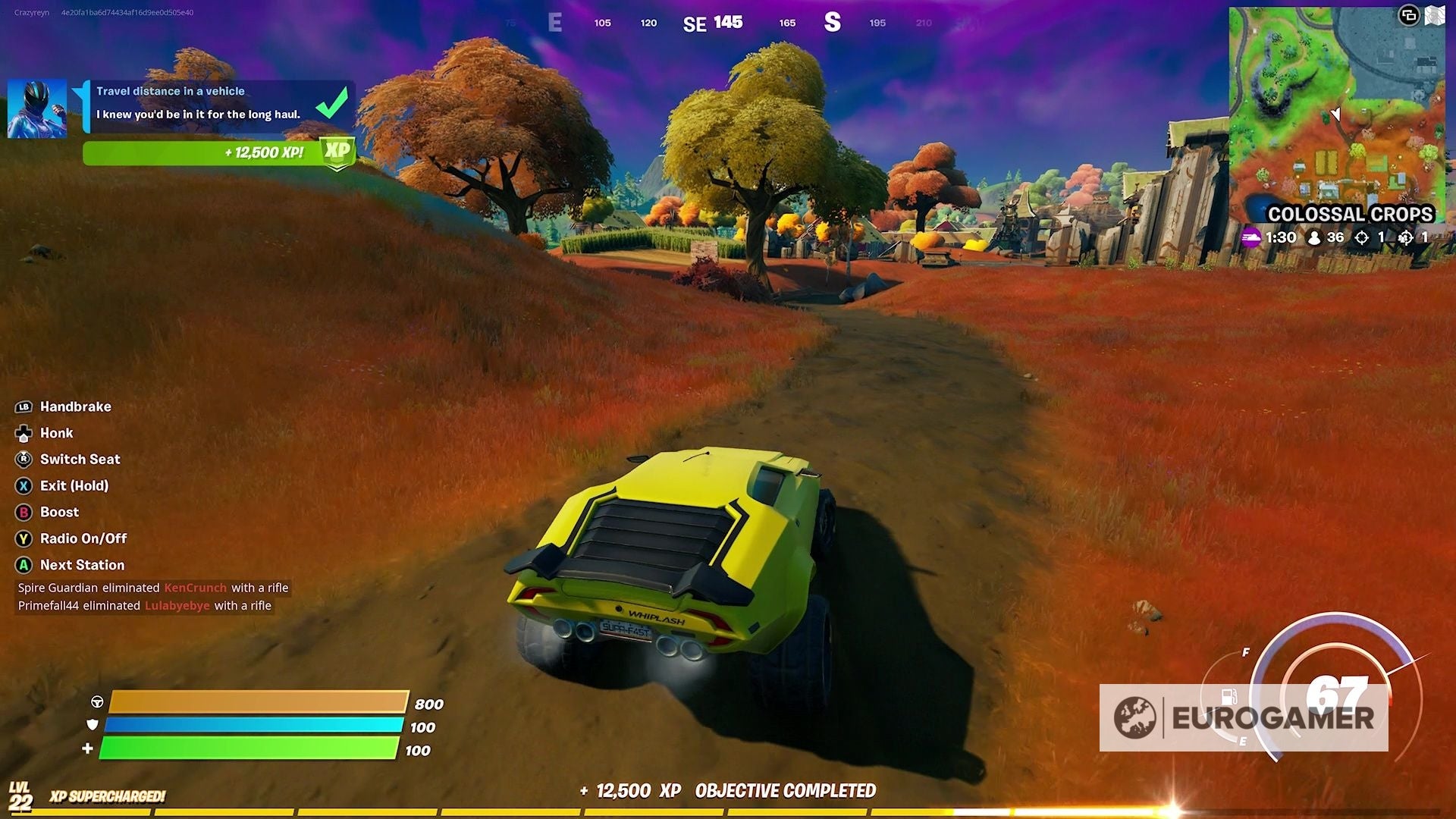
Task: Click the assists icon beside the kill counter
Action: [x=1407, y=237]
